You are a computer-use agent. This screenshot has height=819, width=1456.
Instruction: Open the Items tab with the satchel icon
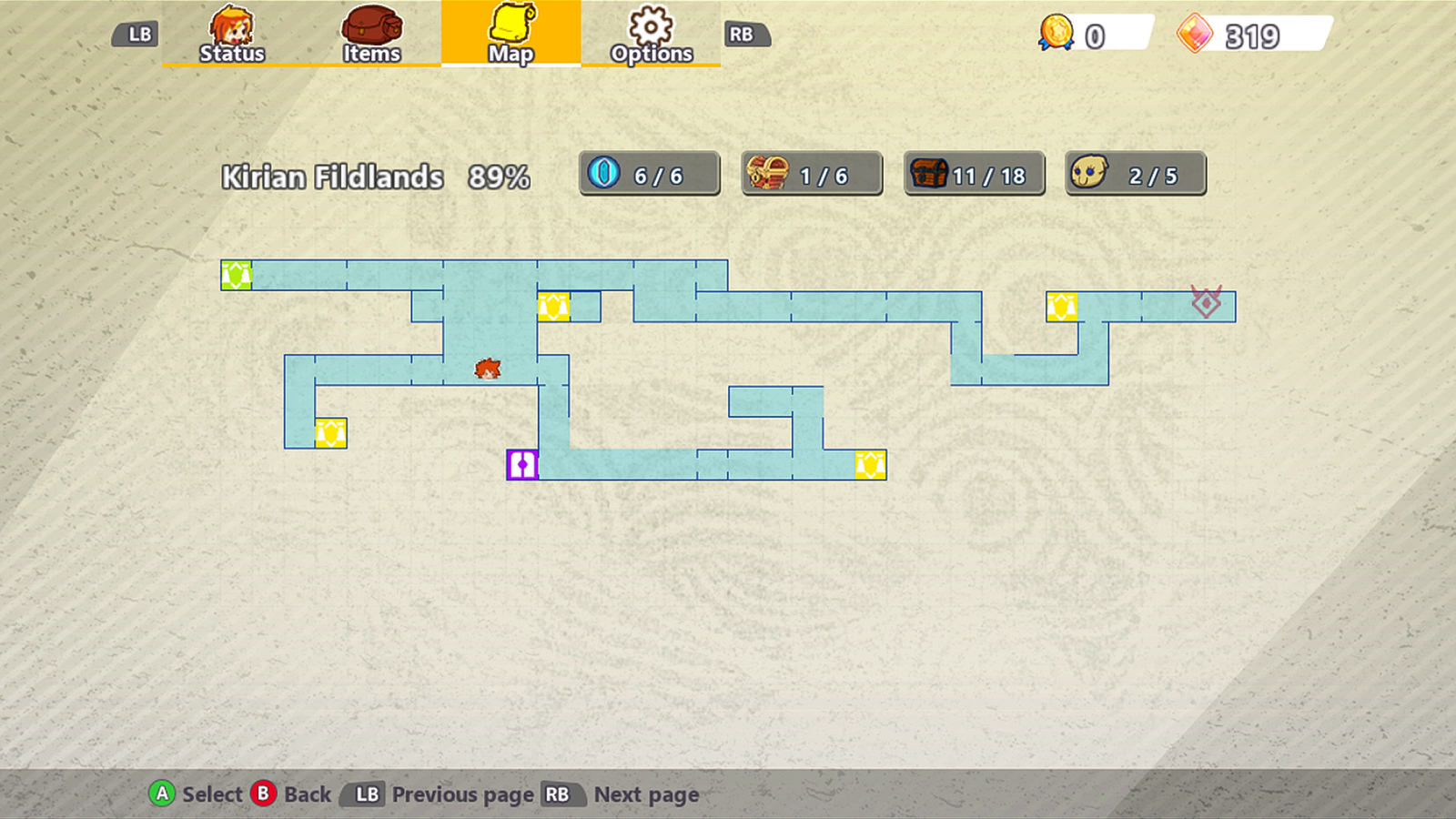tap(371, 36)
